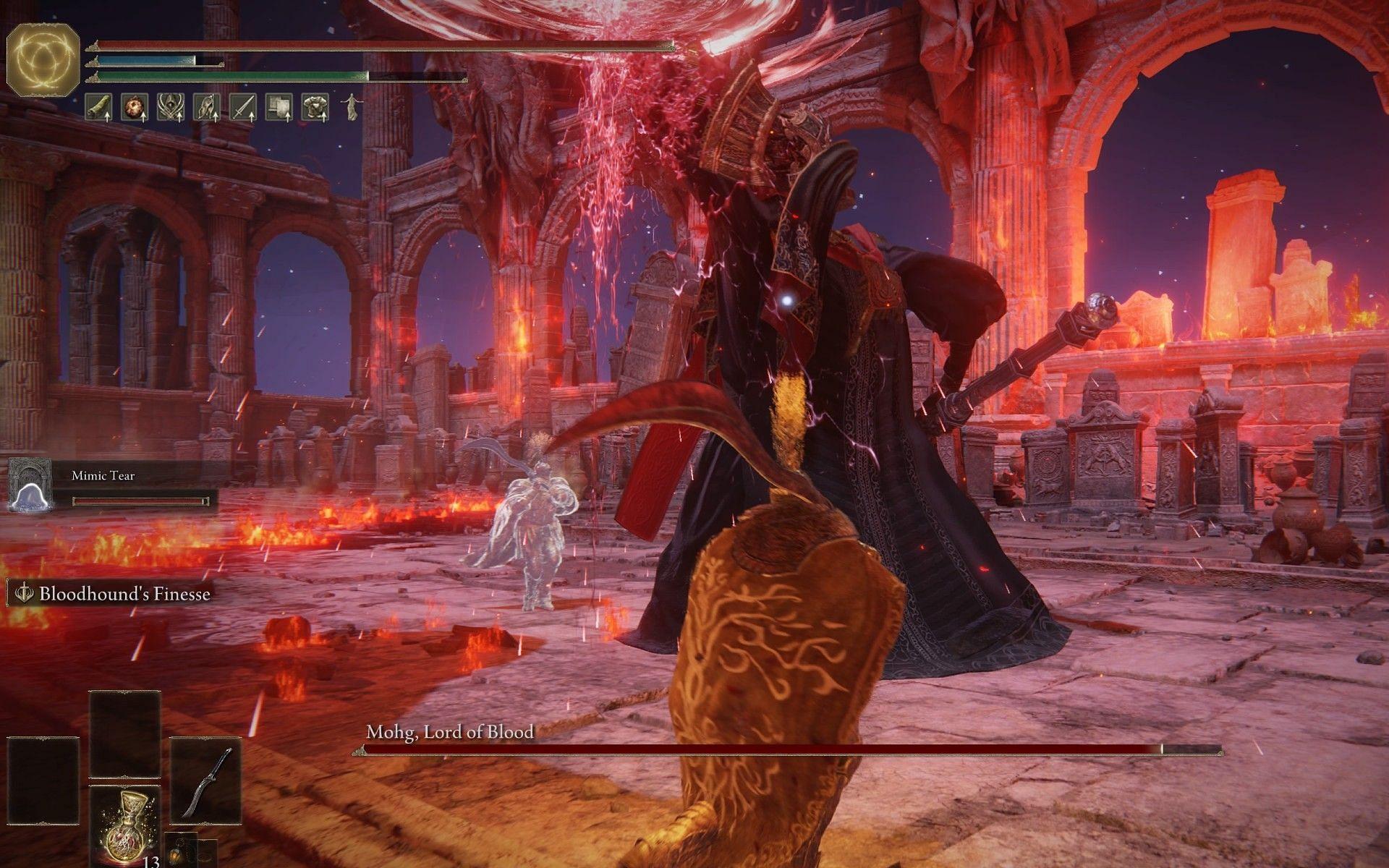Click the scroll buff status icon
Viewport: 1389px width, 868px height.
98,107
